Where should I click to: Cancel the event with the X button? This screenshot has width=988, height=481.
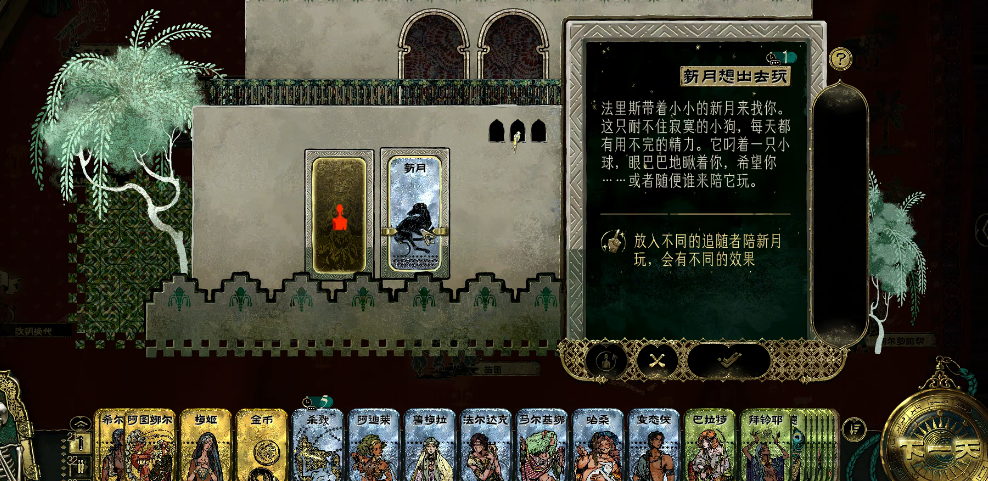point(656,362)
